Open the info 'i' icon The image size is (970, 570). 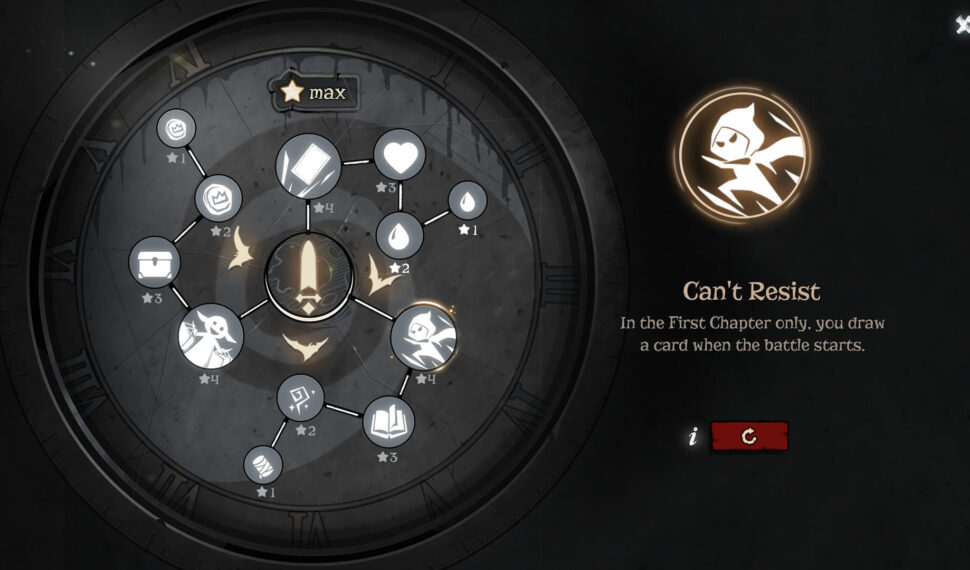pos(692,437)
